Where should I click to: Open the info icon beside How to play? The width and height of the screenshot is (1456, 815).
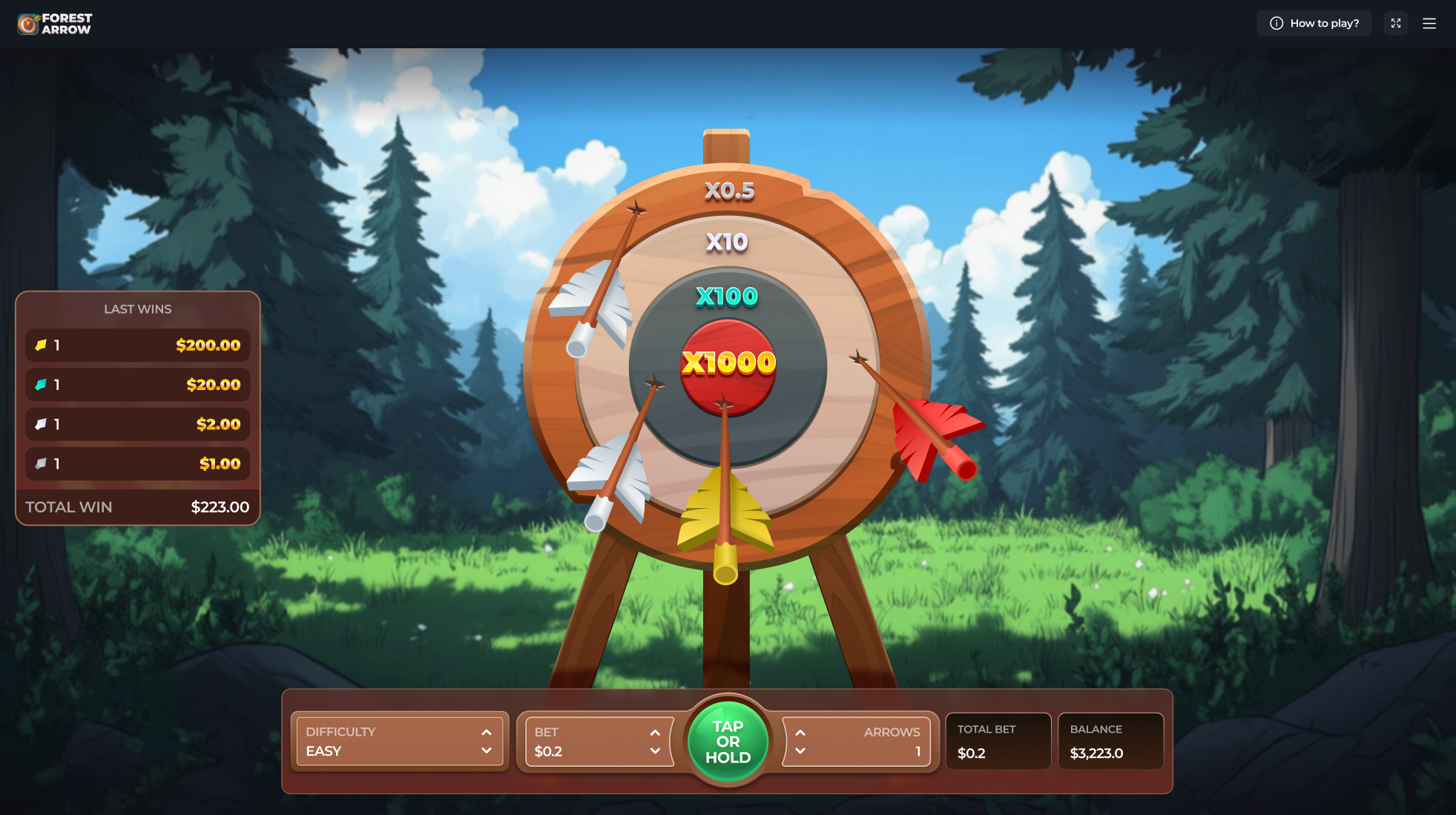pyautogui.click(x=1277, y=23)
